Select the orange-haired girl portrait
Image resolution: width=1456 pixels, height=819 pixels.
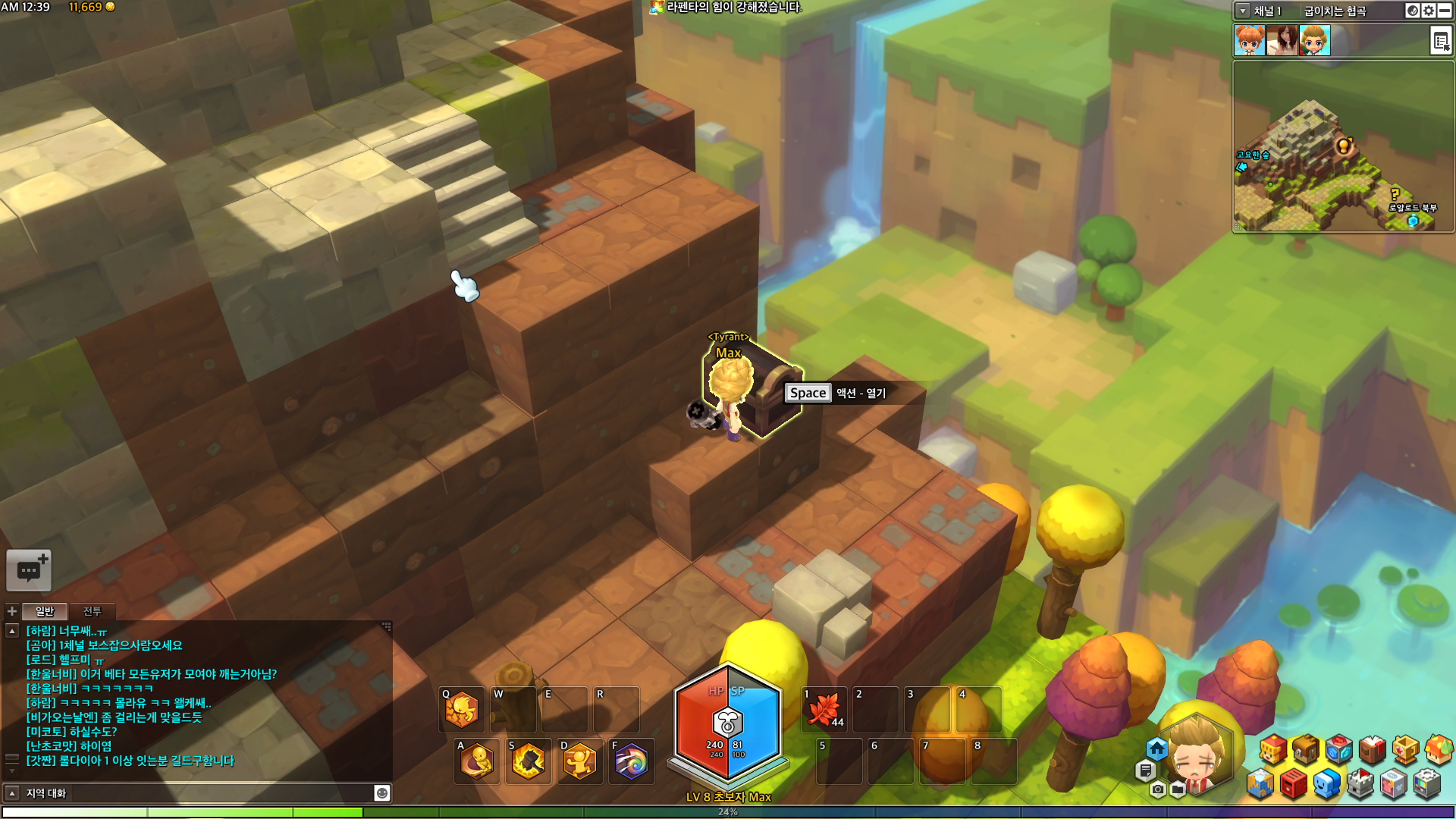point(1249,40)
